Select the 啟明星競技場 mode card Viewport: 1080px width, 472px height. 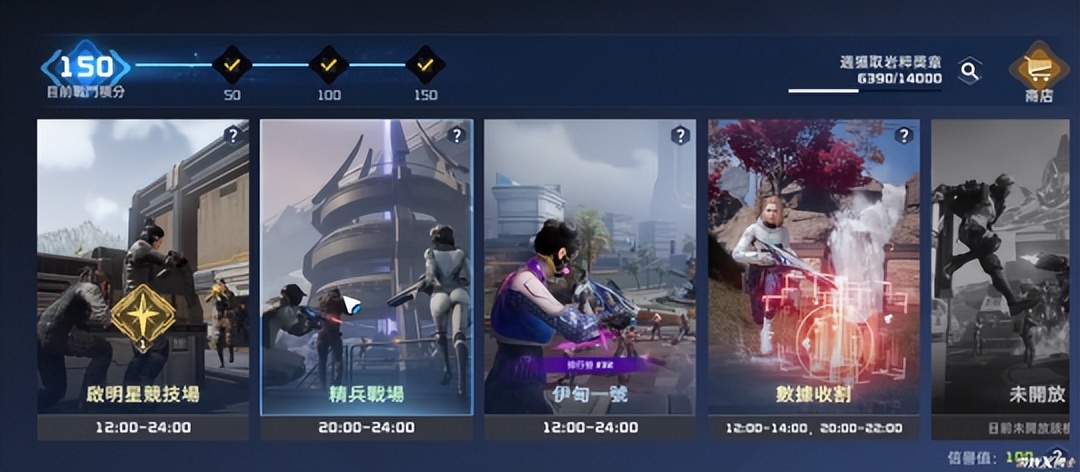point(143,268)
